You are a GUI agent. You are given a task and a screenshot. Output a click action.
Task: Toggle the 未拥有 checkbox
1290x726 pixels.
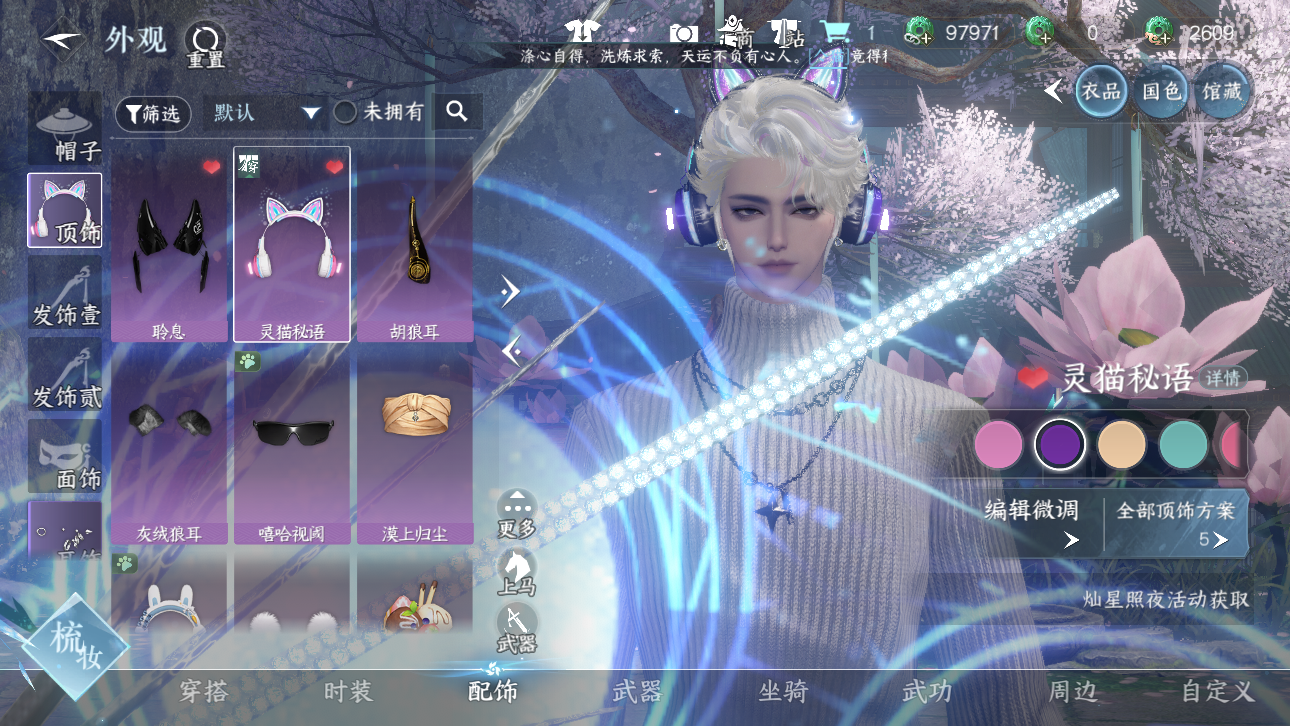click(345, 113)
